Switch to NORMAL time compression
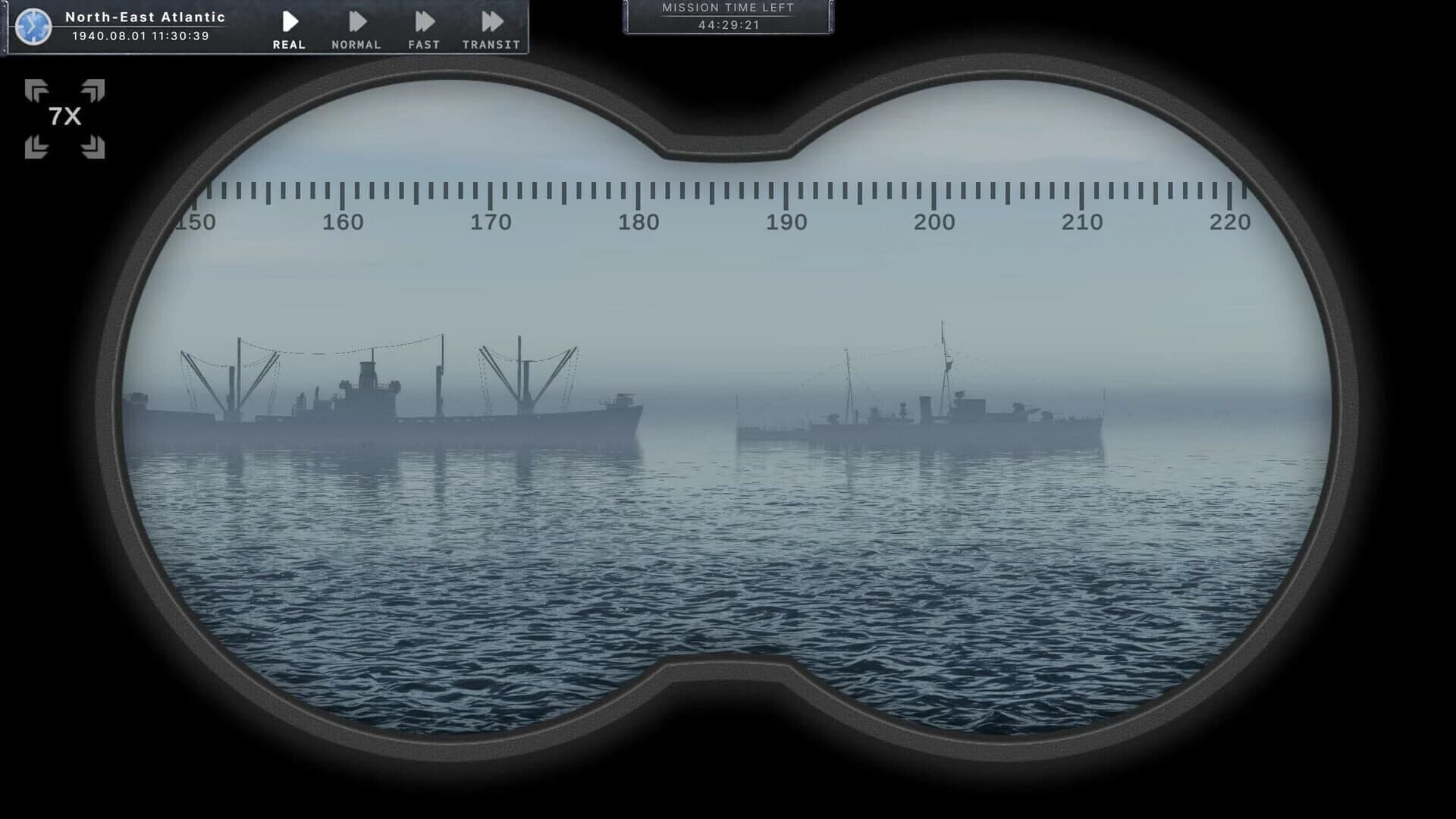 pyautogui.click(x=356, y=19)
